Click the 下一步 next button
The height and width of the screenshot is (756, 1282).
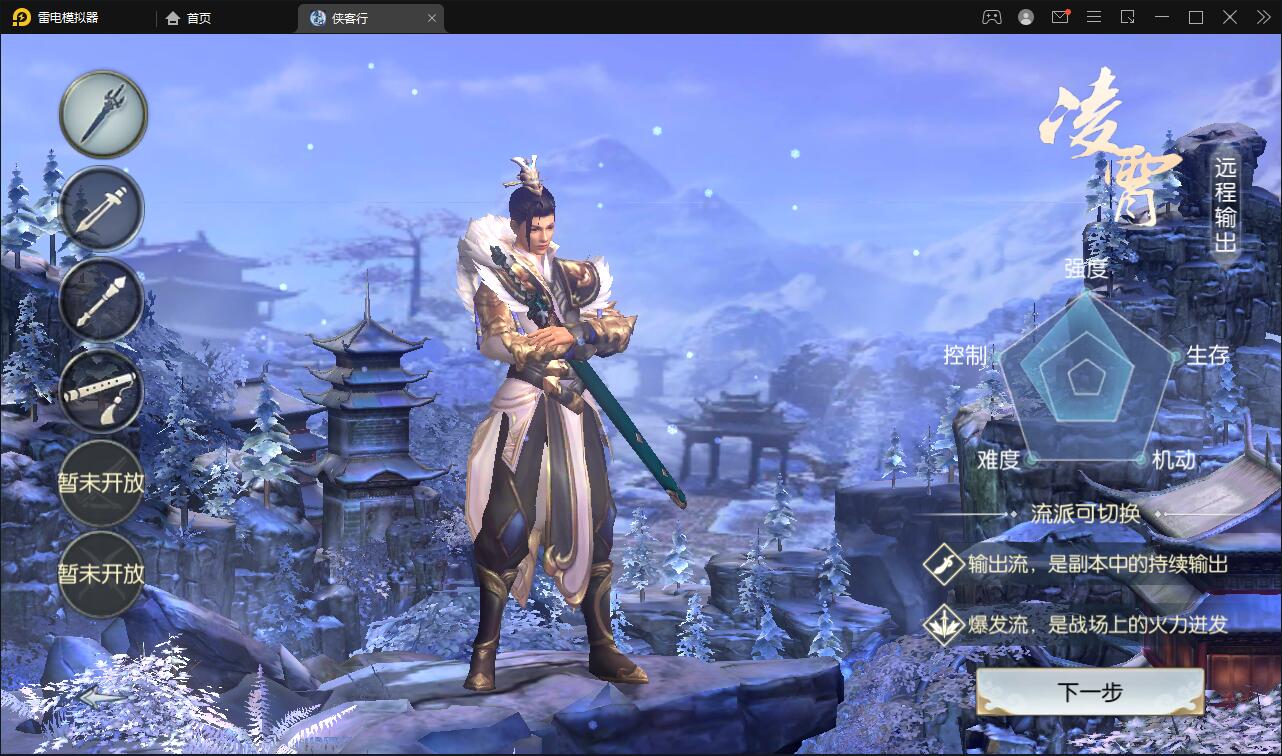click(x=1089, y=692)
